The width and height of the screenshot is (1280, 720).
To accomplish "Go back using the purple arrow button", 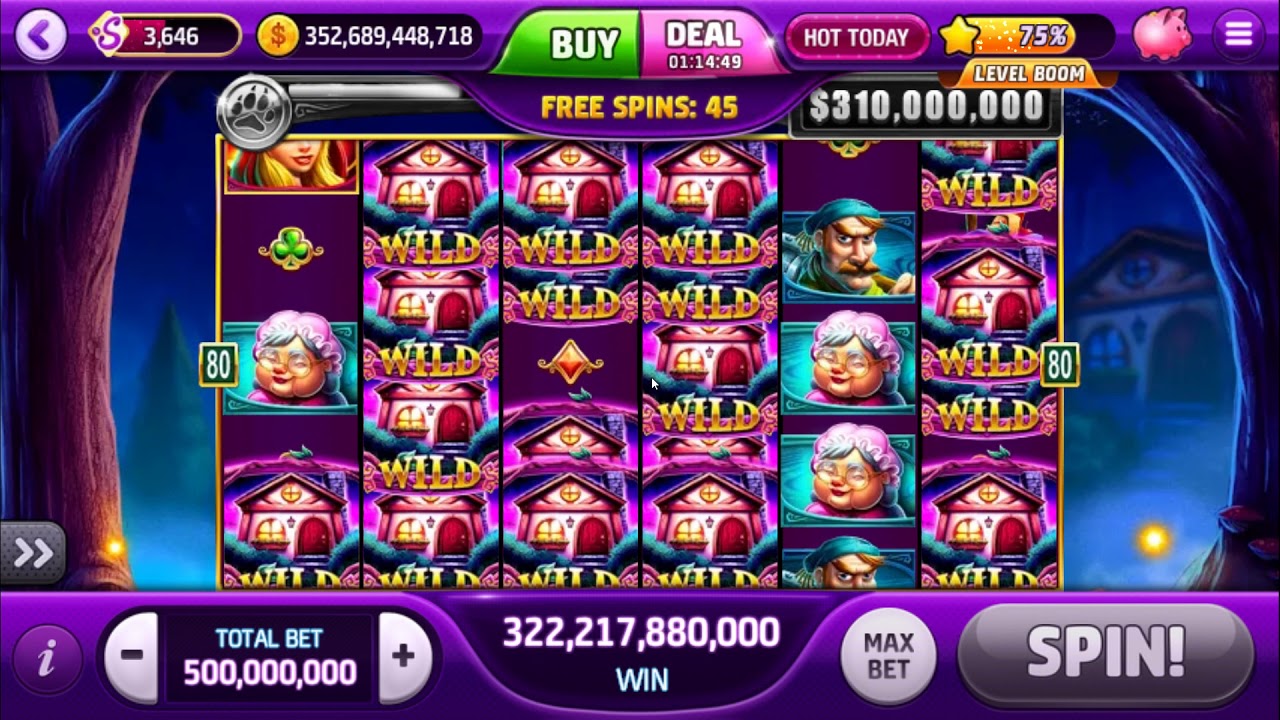I will tap(41, 36).
